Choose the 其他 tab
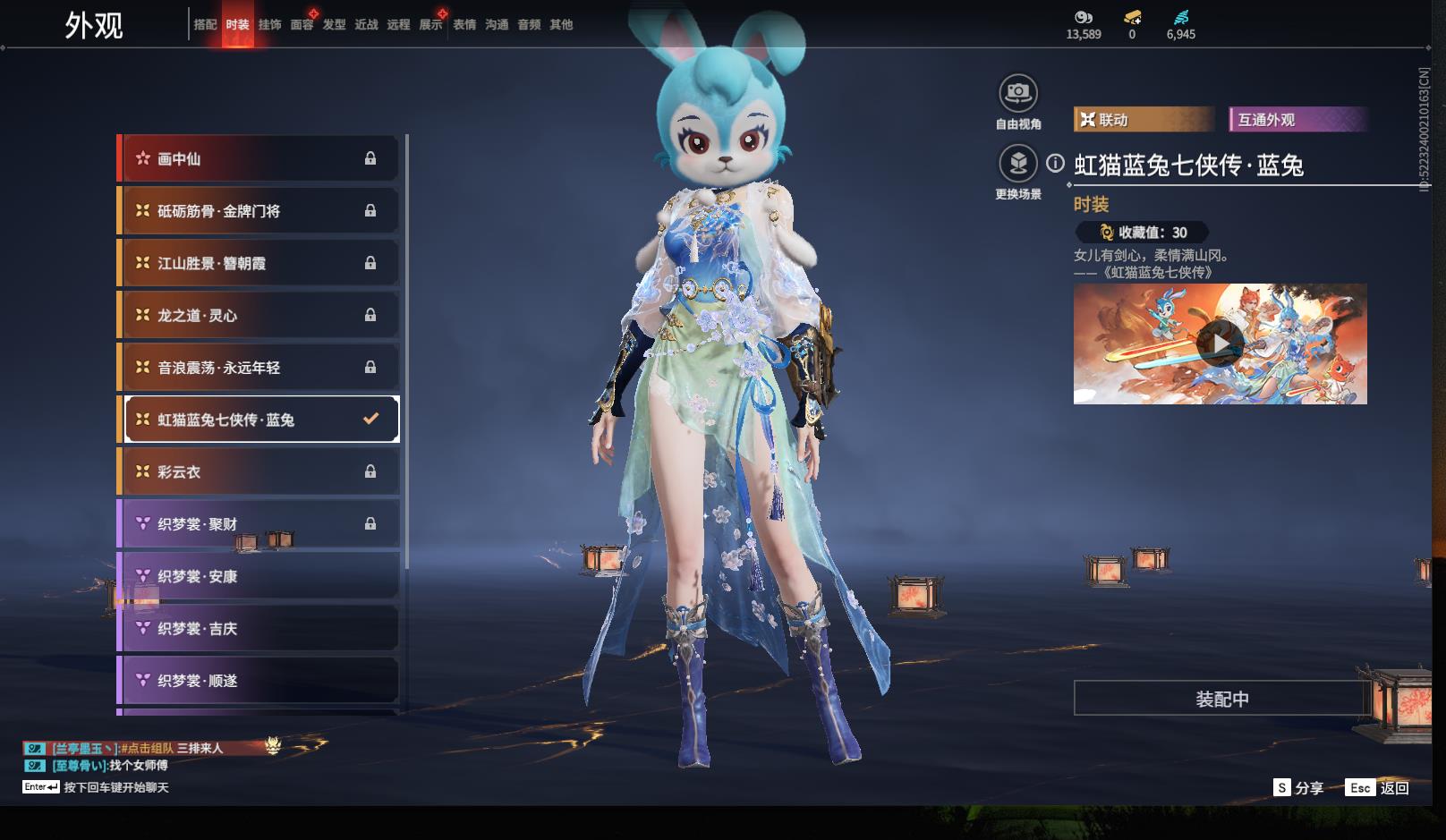The height and width of the screenshot is (840, 1446). (x=561, y=25)
